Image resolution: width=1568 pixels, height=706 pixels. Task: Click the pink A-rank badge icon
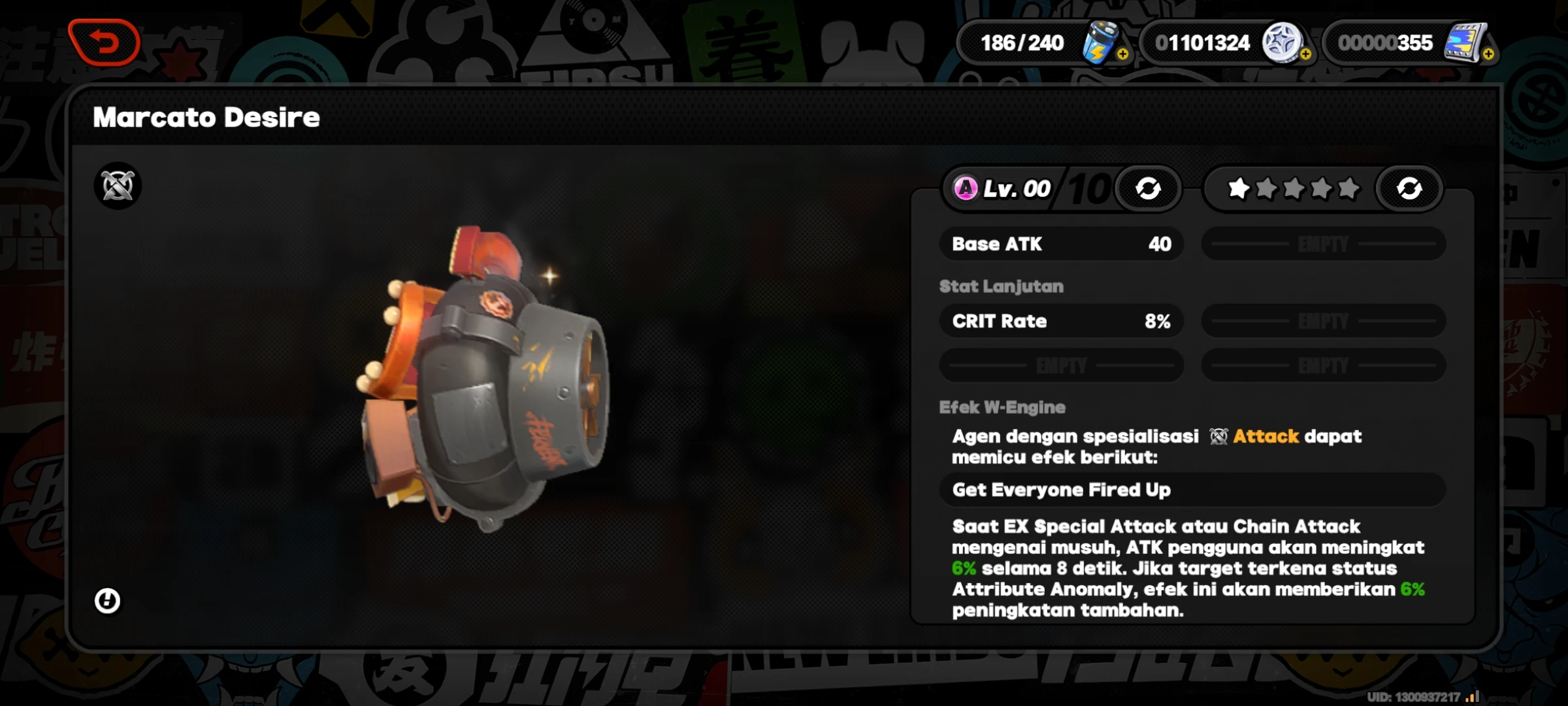[x=966, y=189]
